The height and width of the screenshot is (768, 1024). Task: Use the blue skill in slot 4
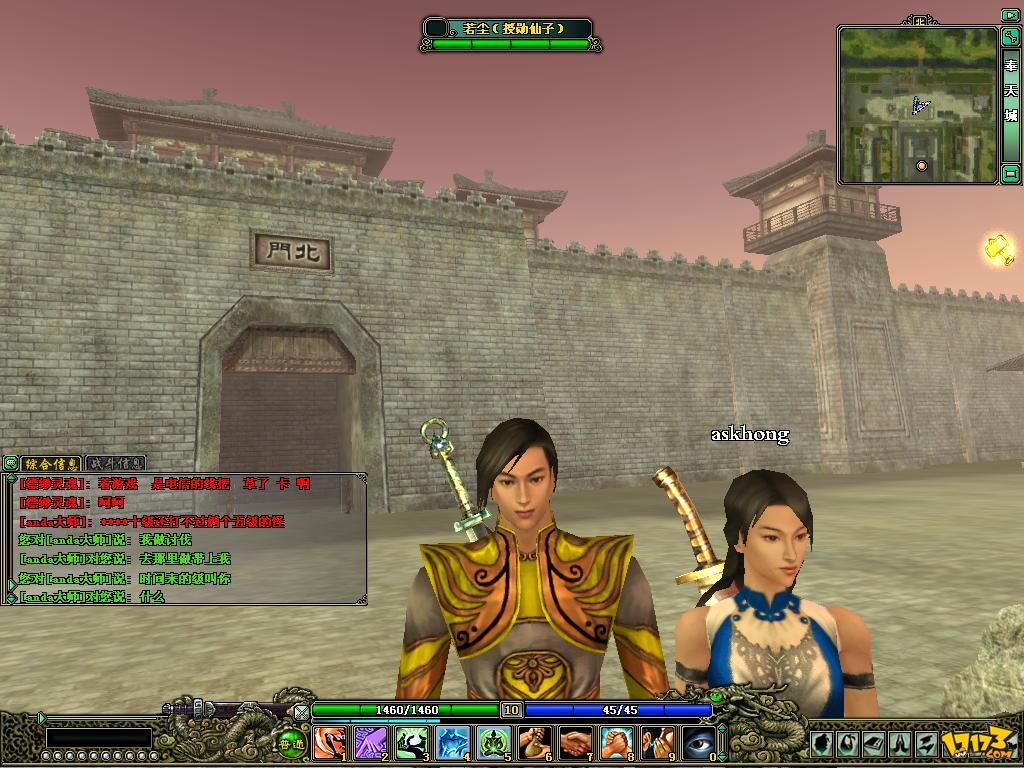point(451,742)
